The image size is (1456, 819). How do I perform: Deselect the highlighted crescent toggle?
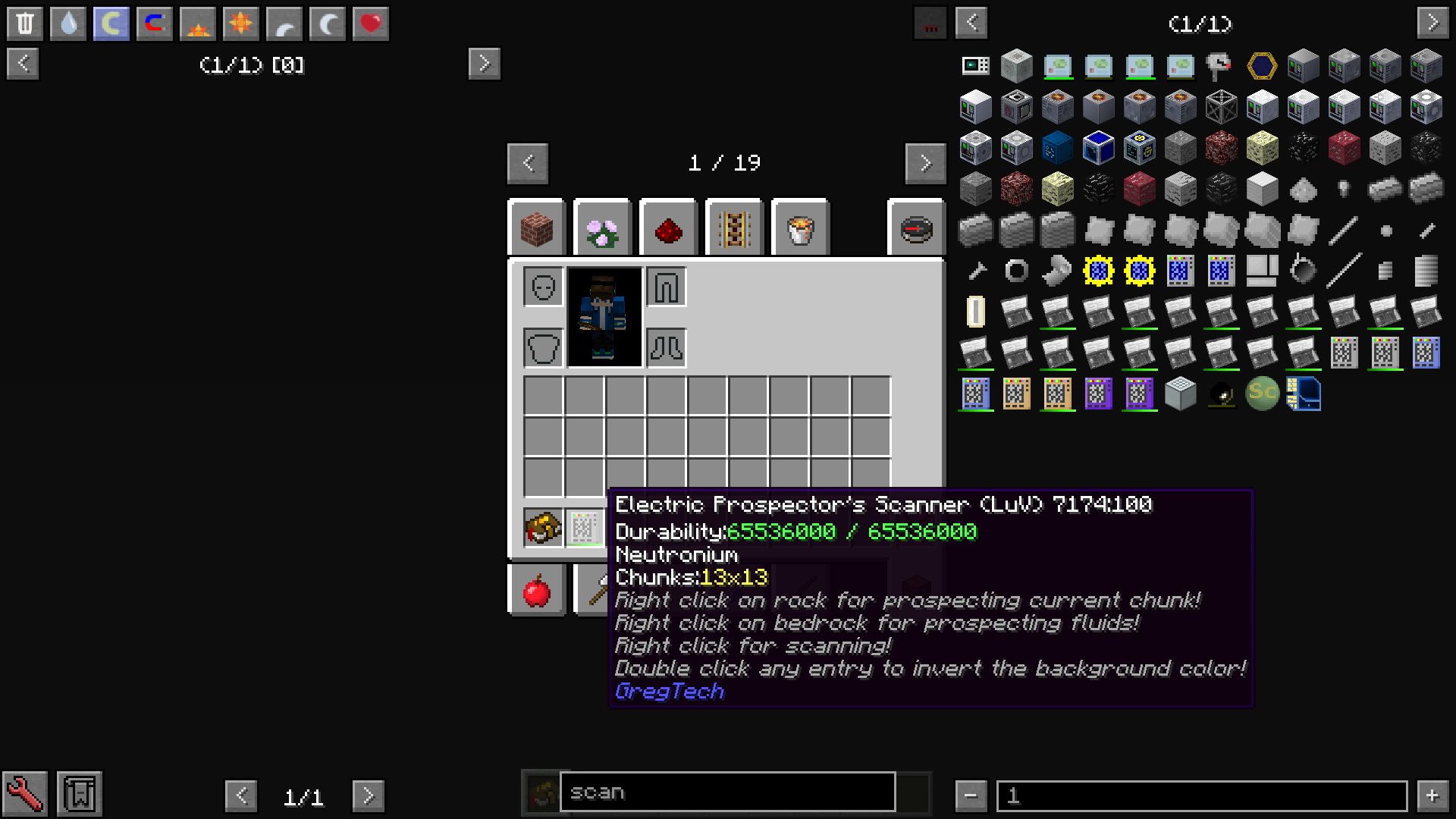point(111,24)
